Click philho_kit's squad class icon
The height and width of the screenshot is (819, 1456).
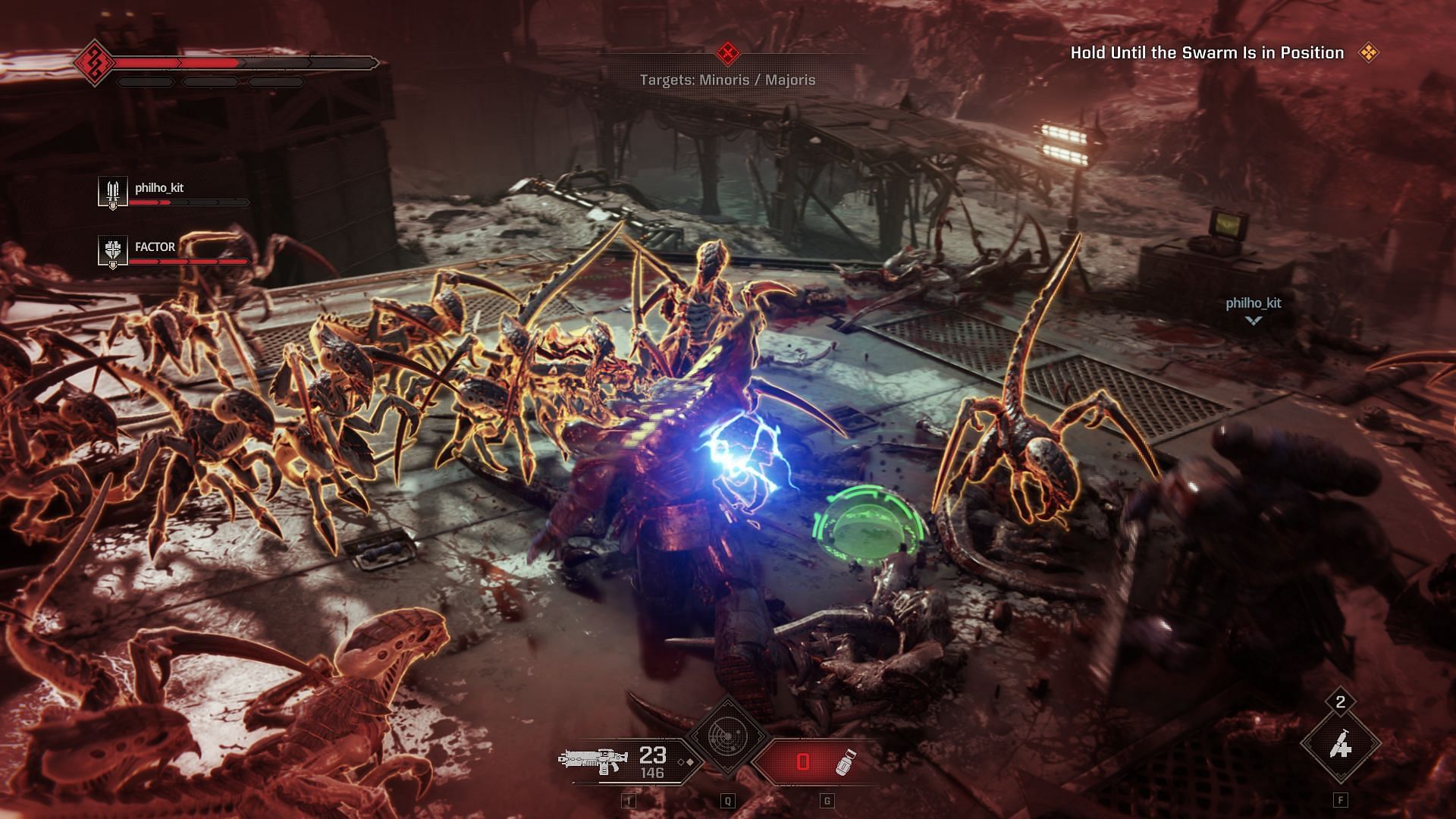(113, 192)
